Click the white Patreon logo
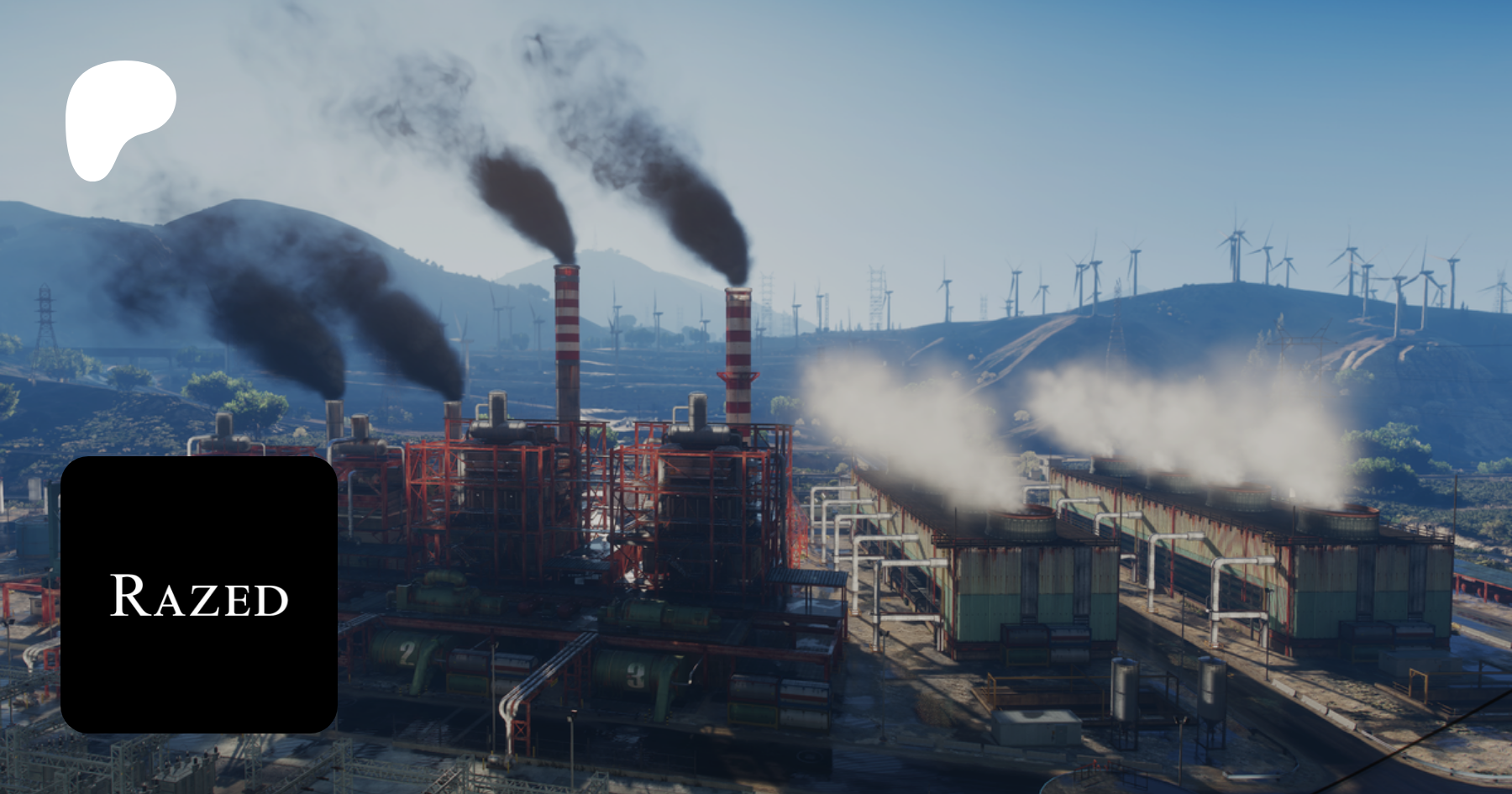 (118, 118)
